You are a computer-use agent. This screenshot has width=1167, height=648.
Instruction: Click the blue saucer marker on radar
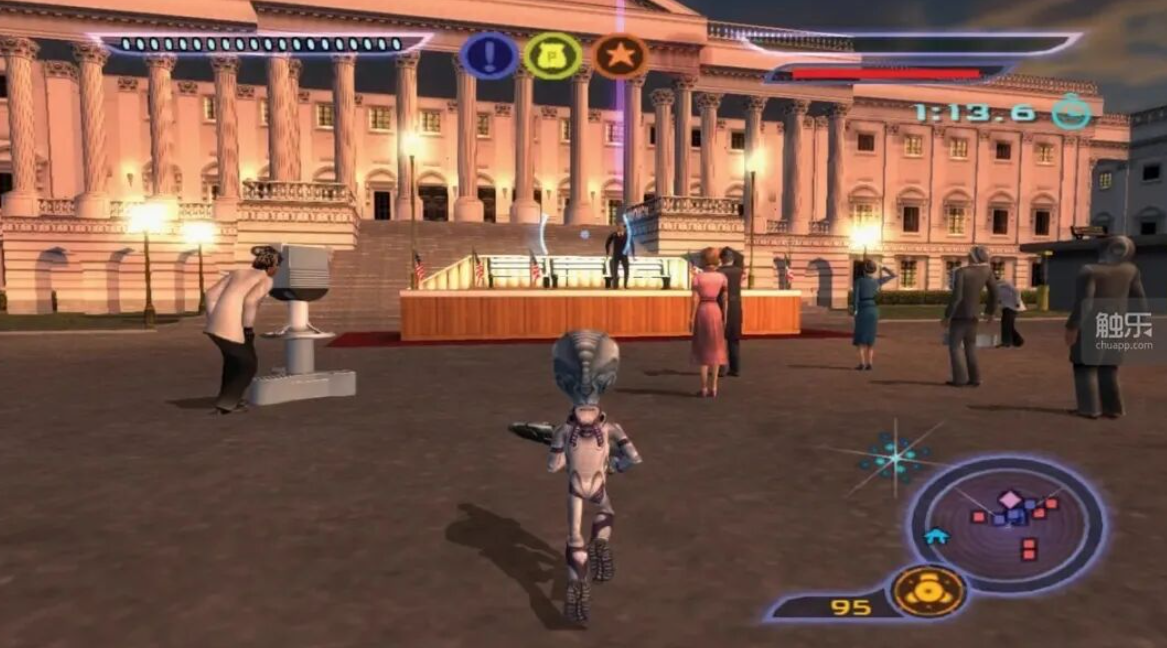[936, 536]
